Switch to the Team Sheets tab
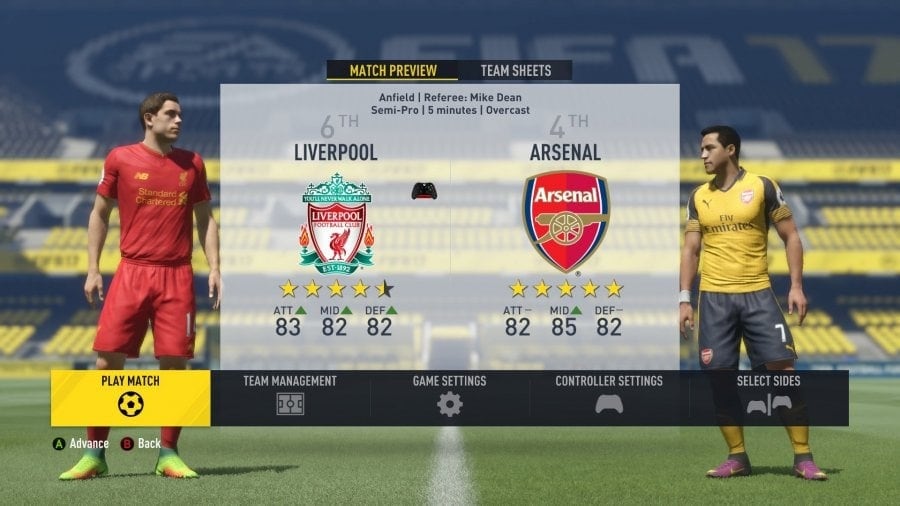900x506 pixels. (x=516, y=71)
